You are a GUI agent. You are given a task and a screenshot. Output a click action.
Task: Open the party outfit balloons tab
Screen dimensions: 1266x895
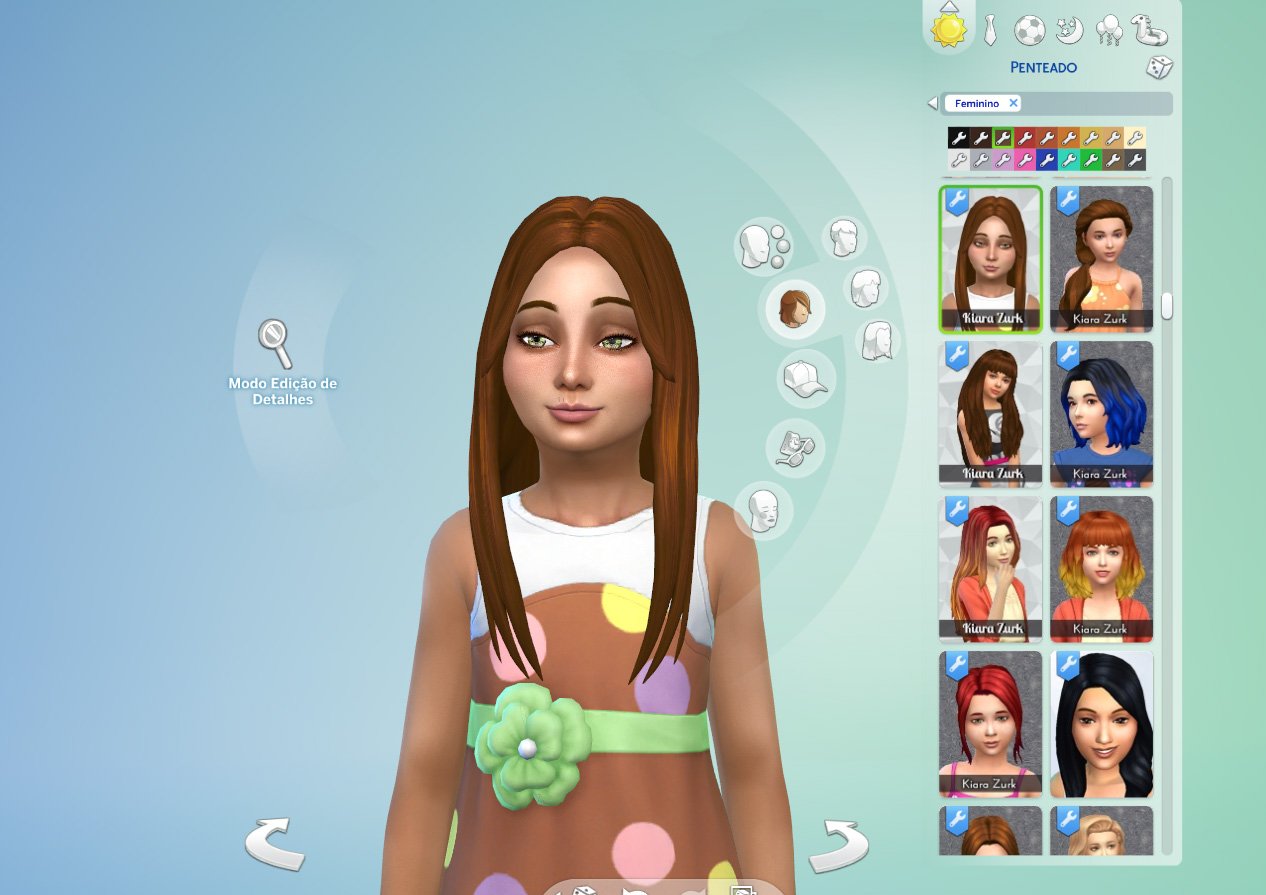coord(1109,31)
